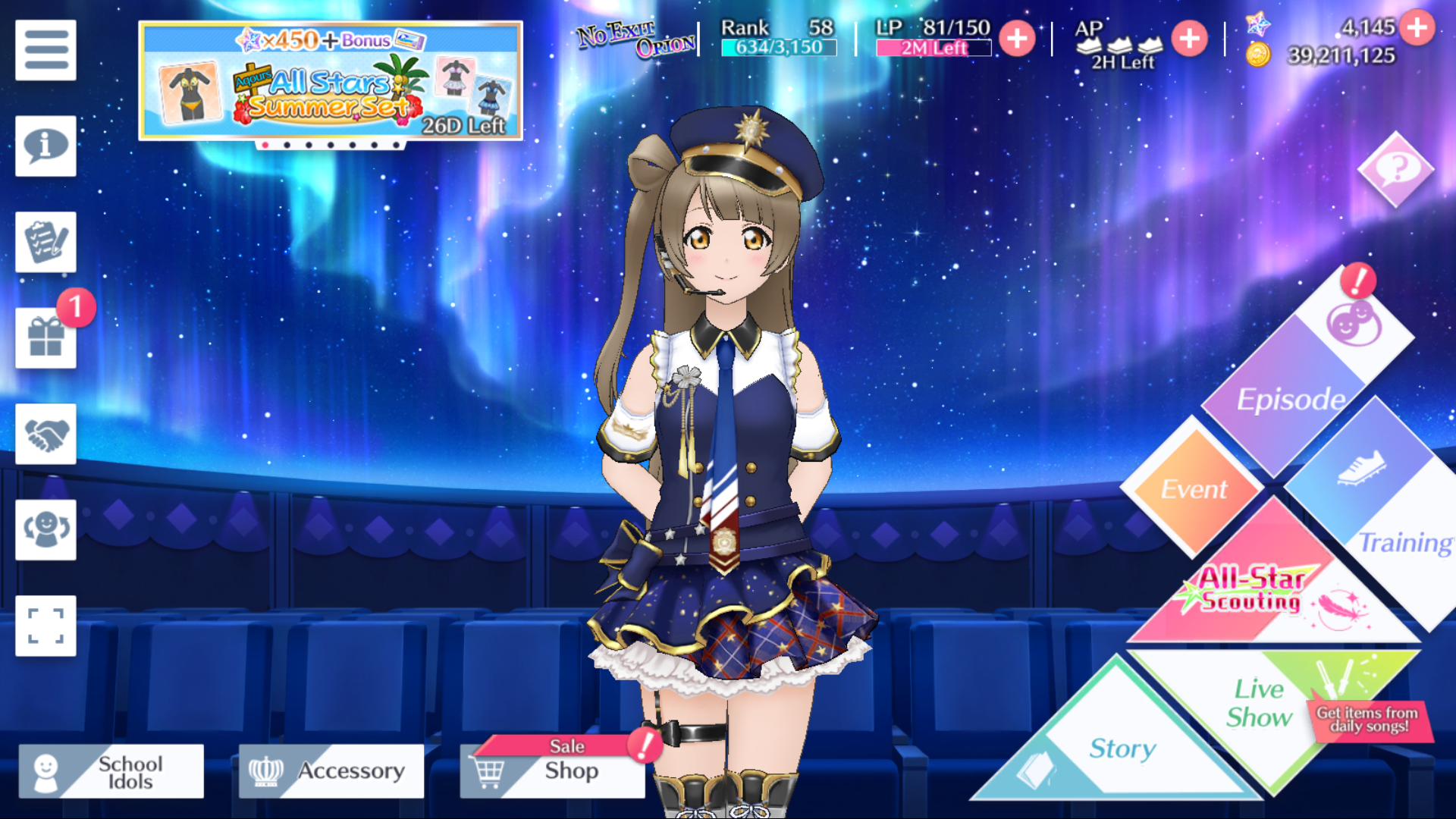Toggle the fullscreen view brackets icon
1456x819 pixels.
(45, 626)
